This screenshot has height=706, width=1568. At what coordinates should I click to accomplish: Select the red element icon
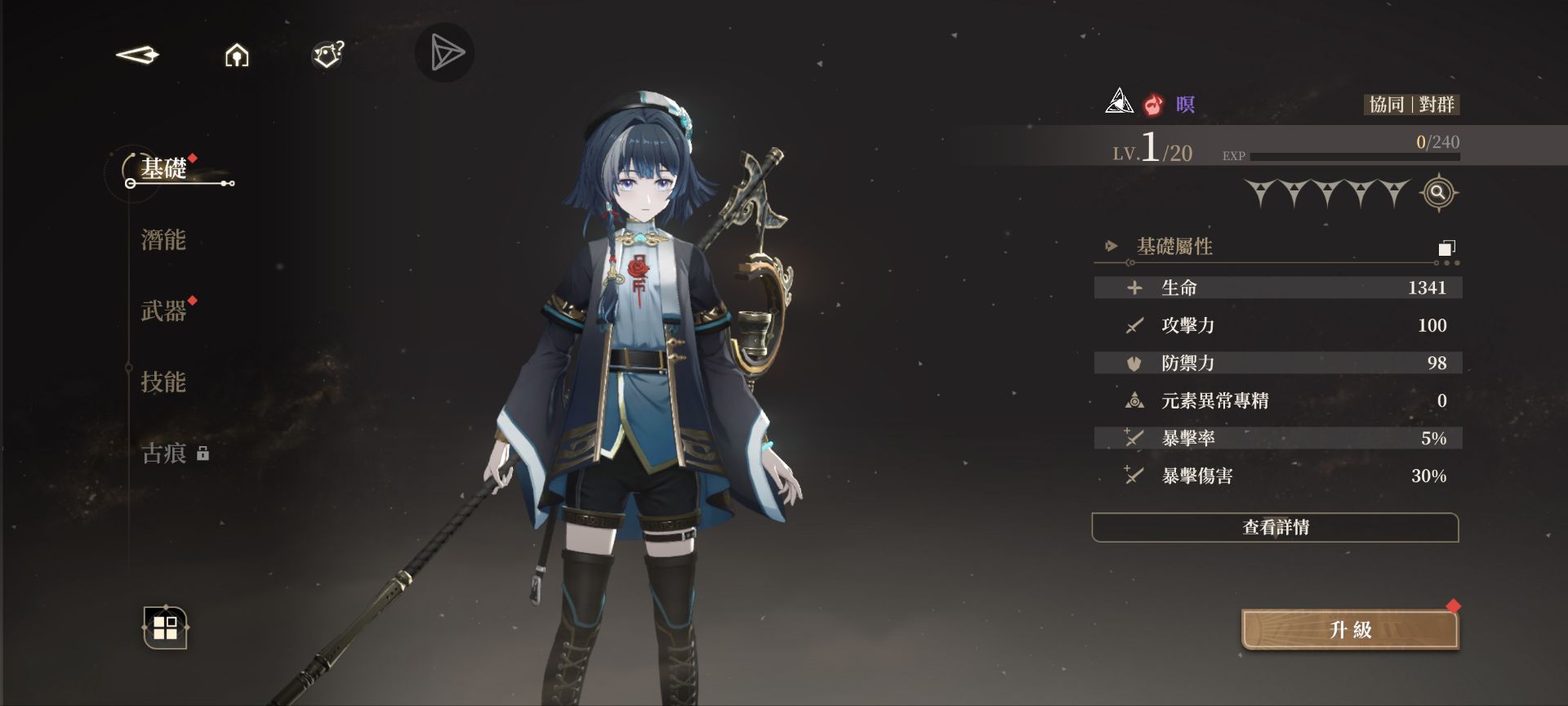point(1153,105)
